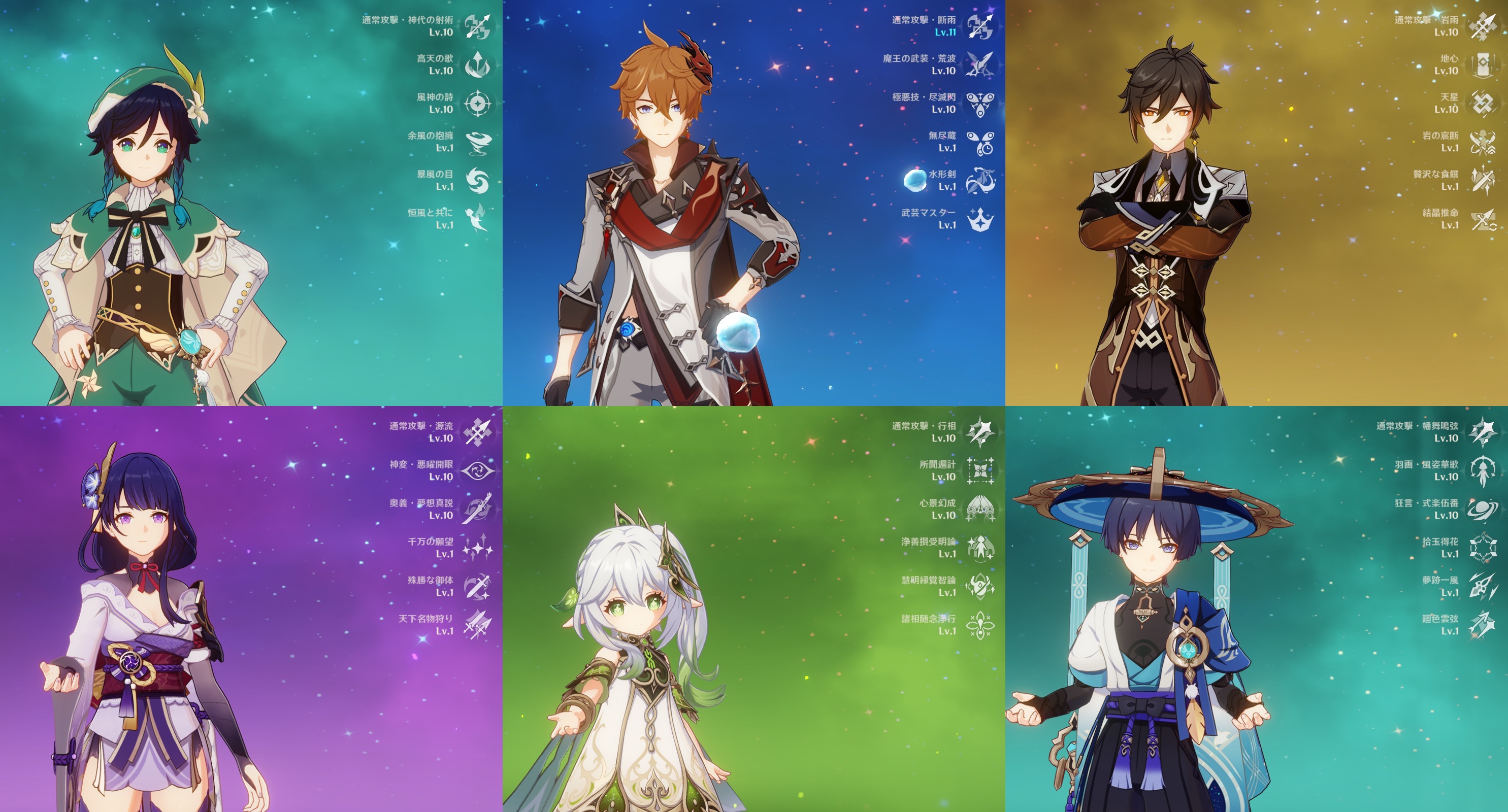The height and width of the screenshot is (812, 1508).
Task: View the 武芸マスター crown talent
Action: click(980, 219)
